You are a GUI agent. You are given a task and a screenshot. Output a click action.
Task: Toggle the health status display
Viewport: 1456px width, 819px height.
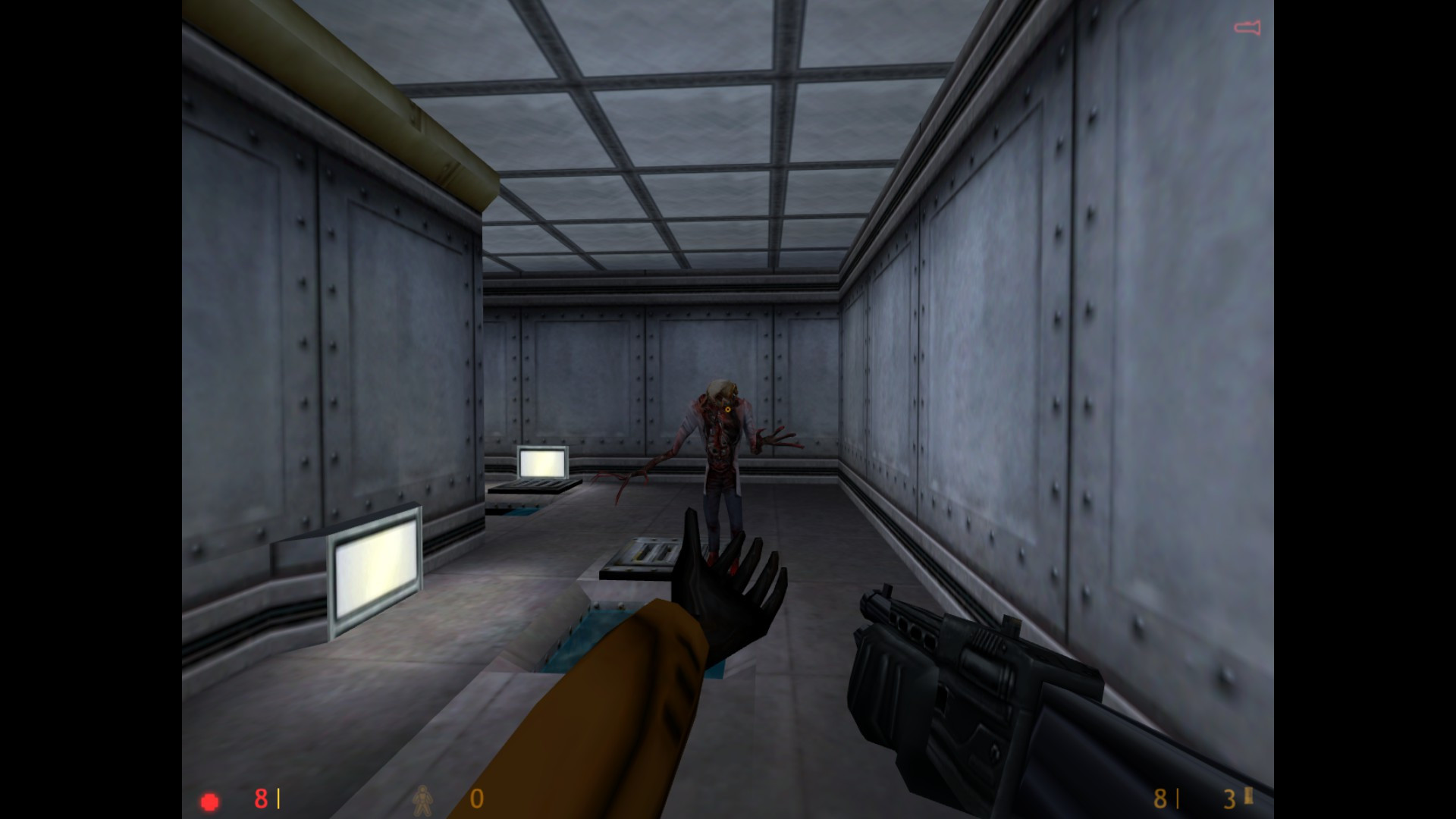click(x=209, y=799)
